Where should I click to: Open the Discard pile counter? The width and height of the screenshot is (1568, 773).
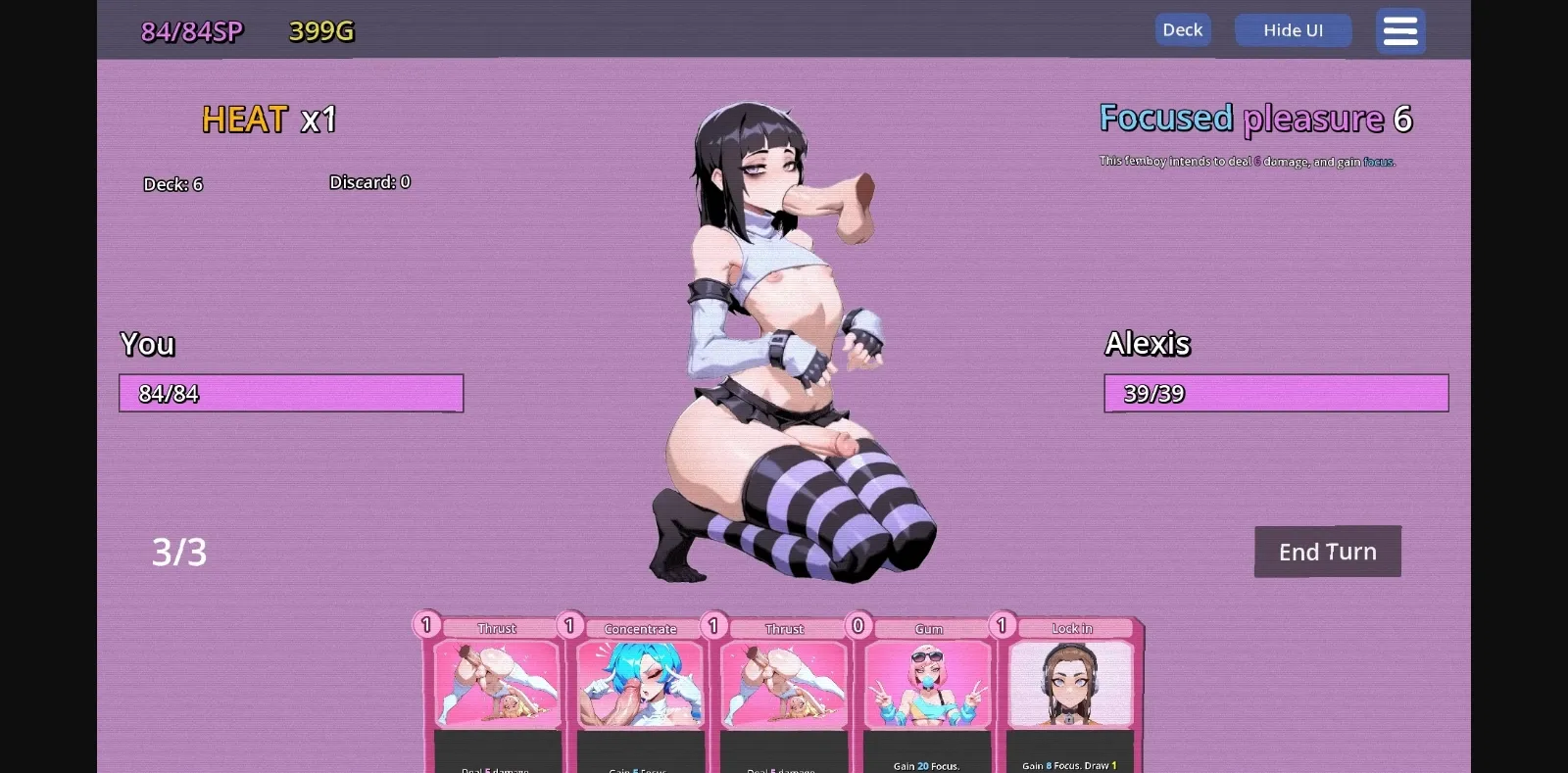(368, 181)
